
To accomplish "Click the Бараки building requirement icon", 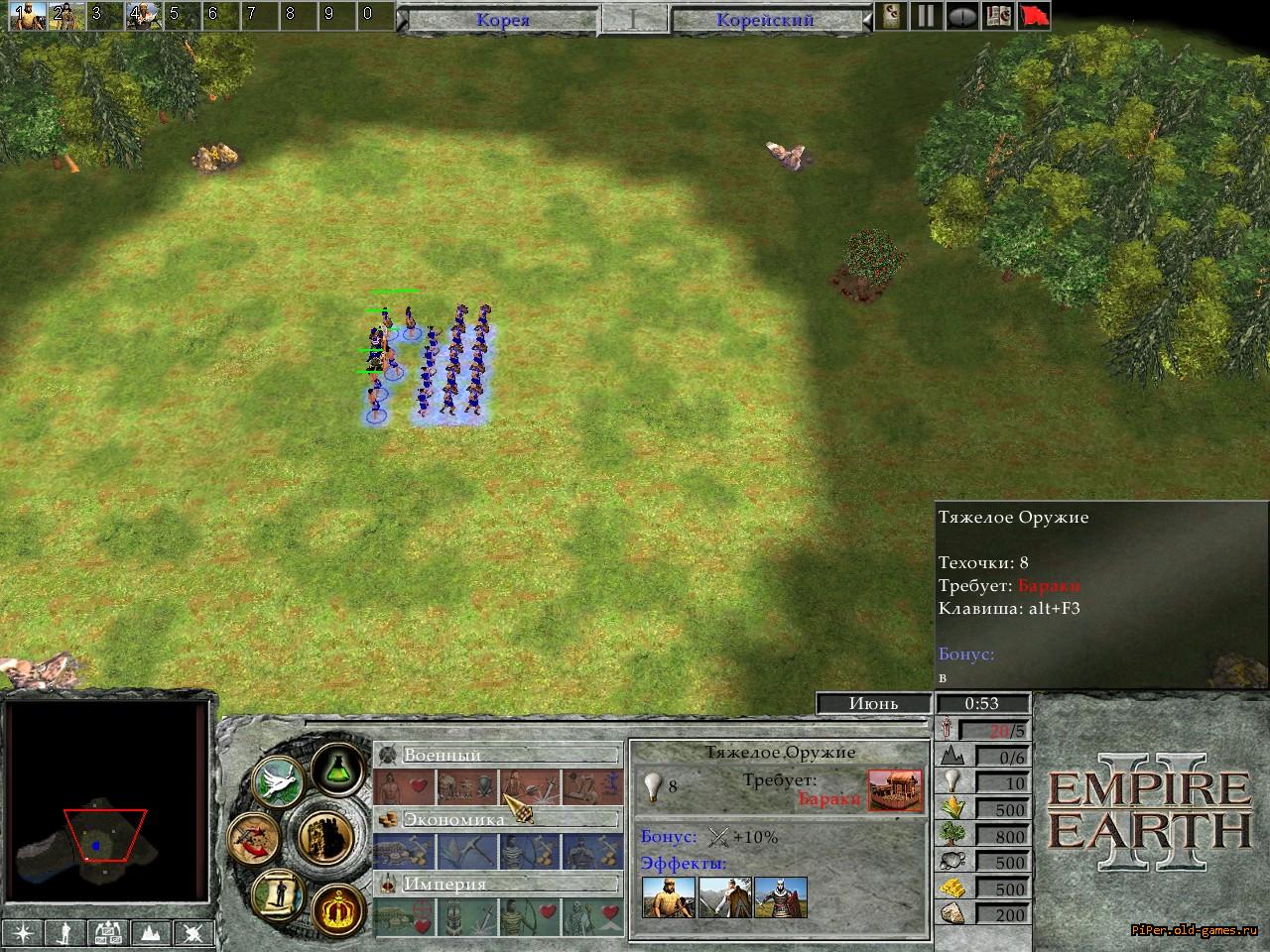I will tap(895, 789).
